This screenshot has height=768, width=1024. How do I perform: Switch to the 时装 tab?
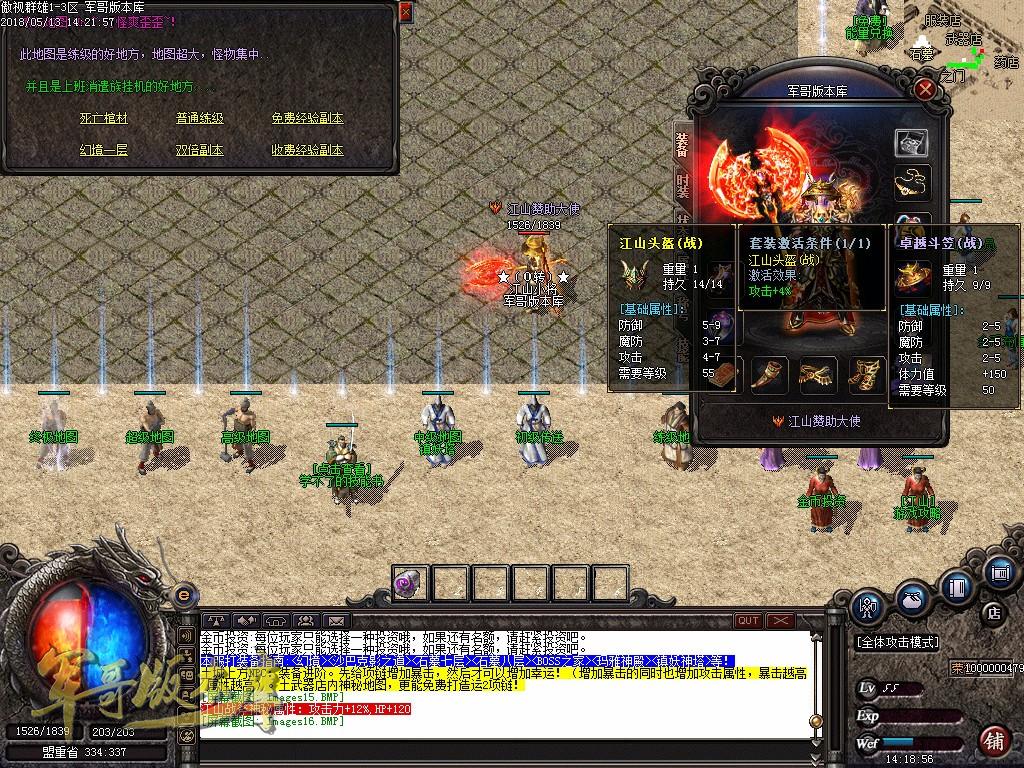(x=682, y=188)
